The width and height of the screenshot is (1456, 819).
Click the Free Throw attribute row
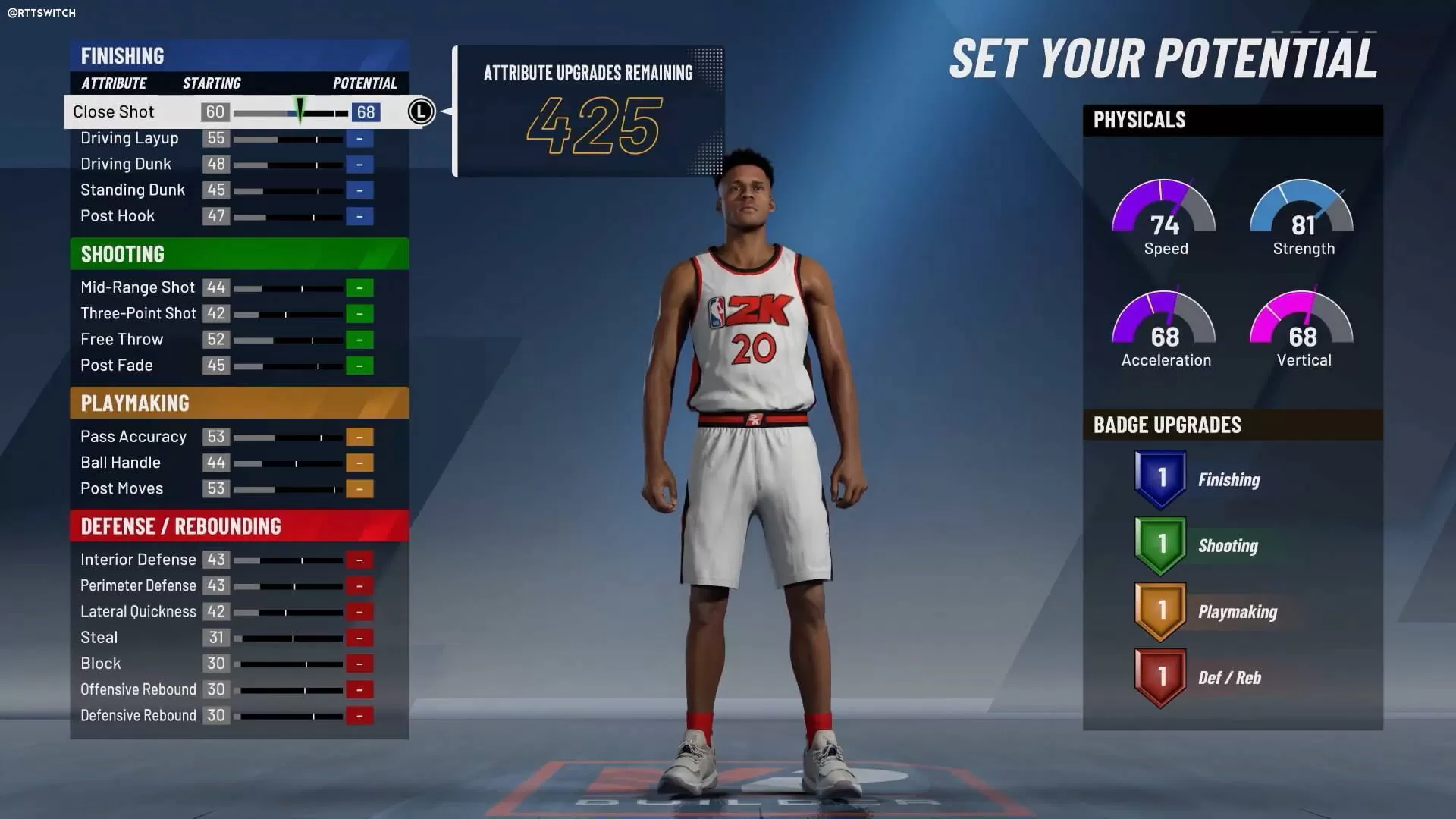point(122,339)
